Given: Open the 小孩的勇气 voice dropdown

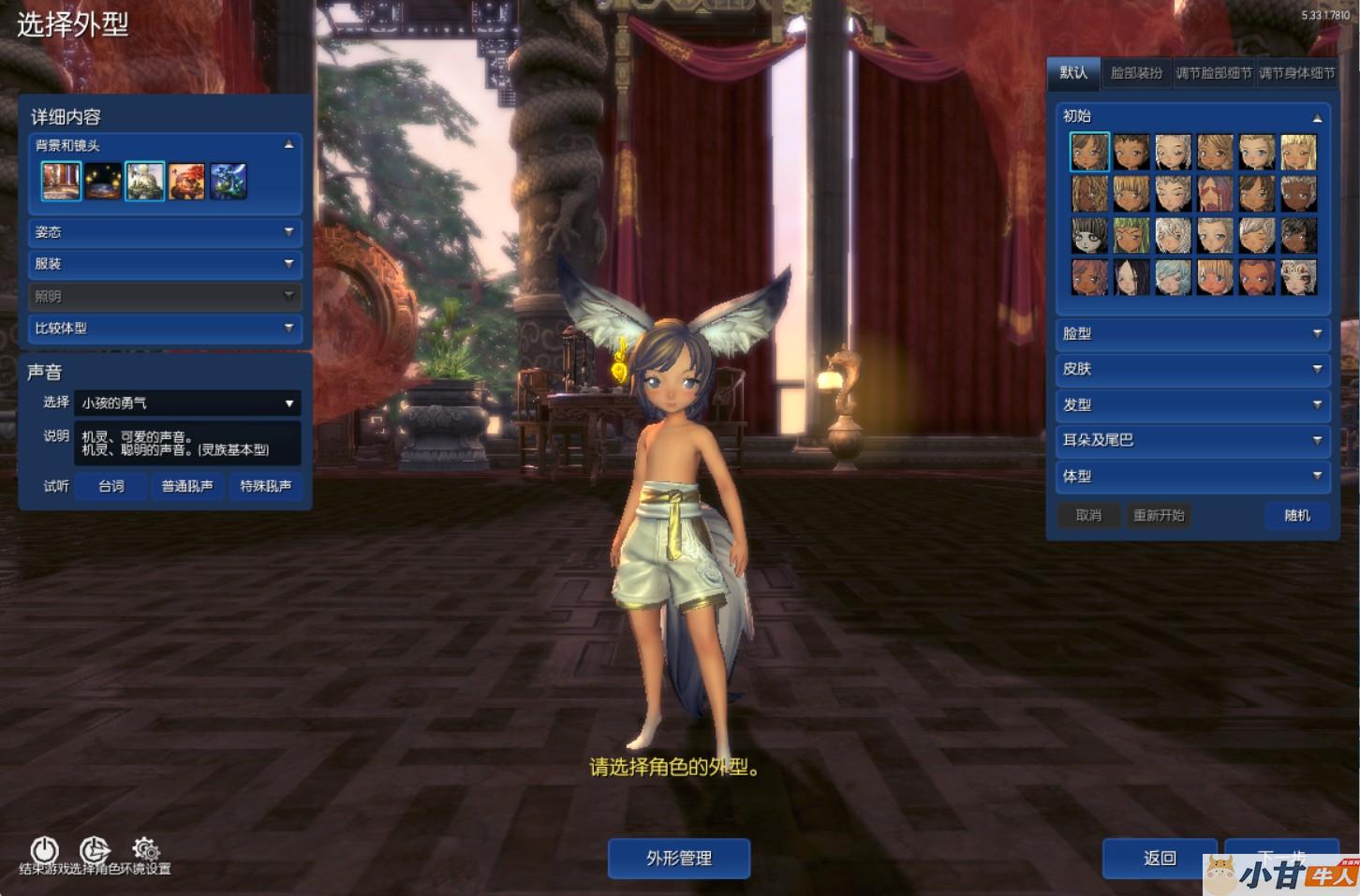Looking at the screenshot, I should pyautogui.click(x=186, y=404).
